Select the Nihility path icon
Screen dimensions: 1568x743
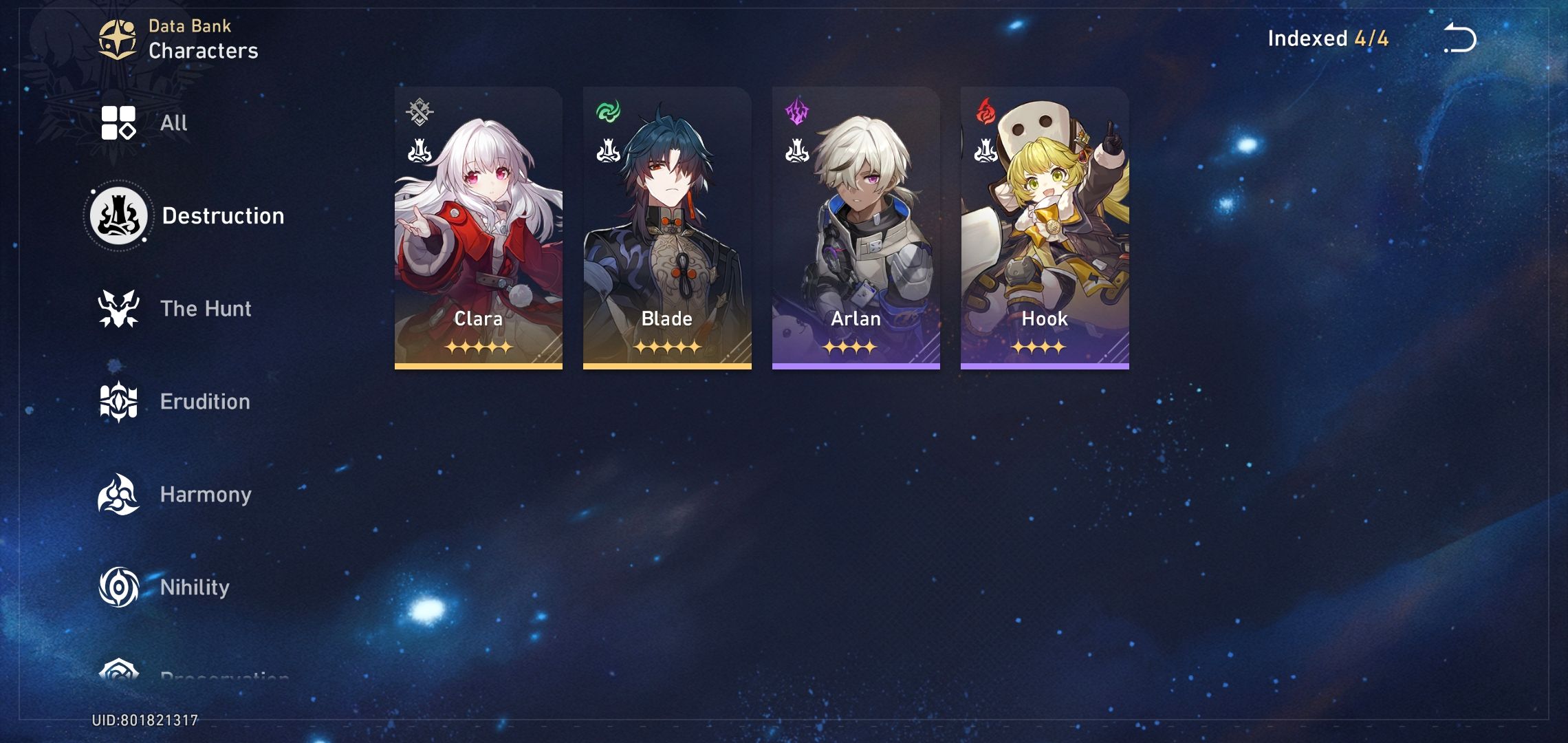coord(118,587)
